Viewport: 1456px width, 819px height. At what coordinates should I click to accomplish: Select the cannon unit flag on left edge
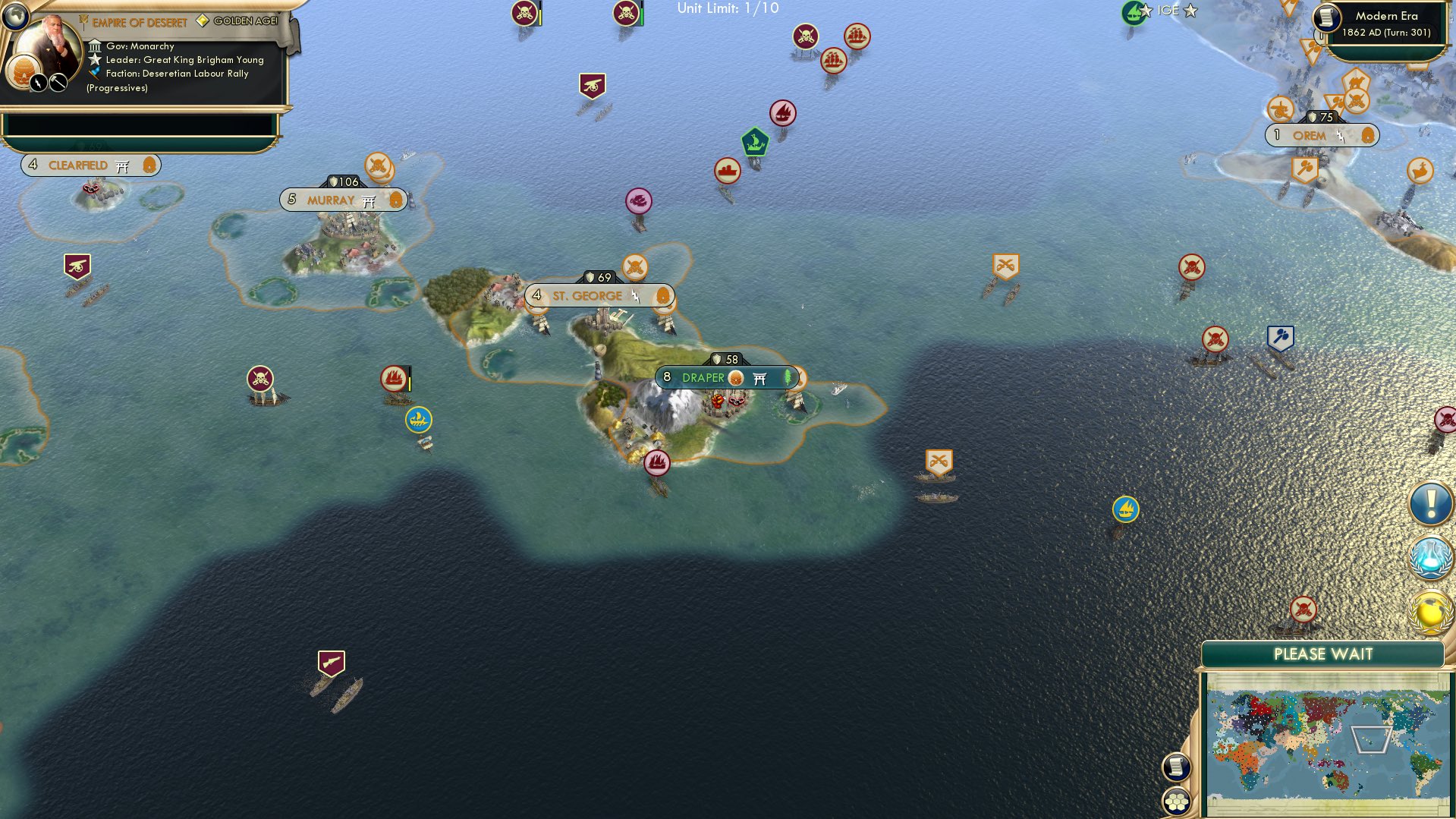pos(77,266)
